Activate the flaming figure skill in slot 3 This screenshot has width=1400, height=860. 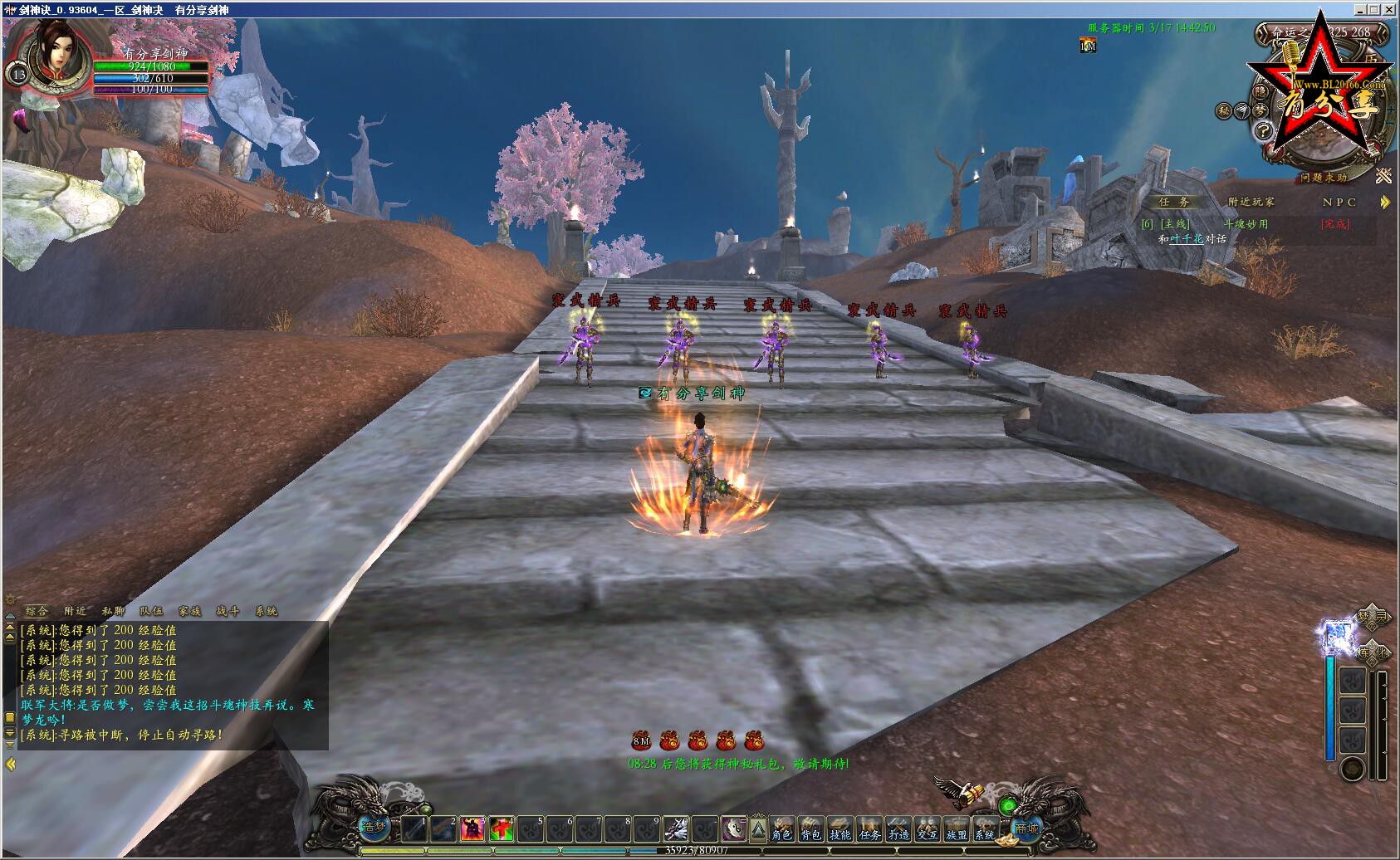click(x=472, y=828)
